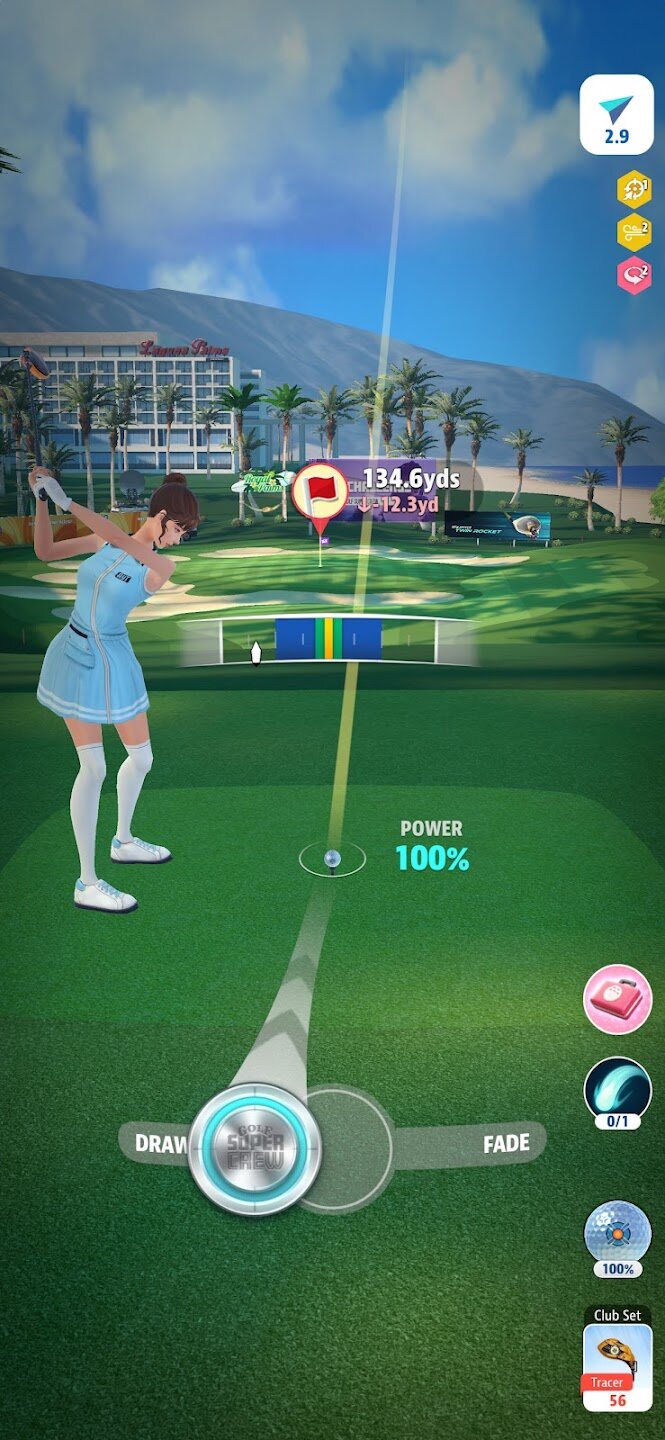This screenshot has width=665, height=1440.
Task: Select the yellow target-spin buff hexagon
Action: 634,188
